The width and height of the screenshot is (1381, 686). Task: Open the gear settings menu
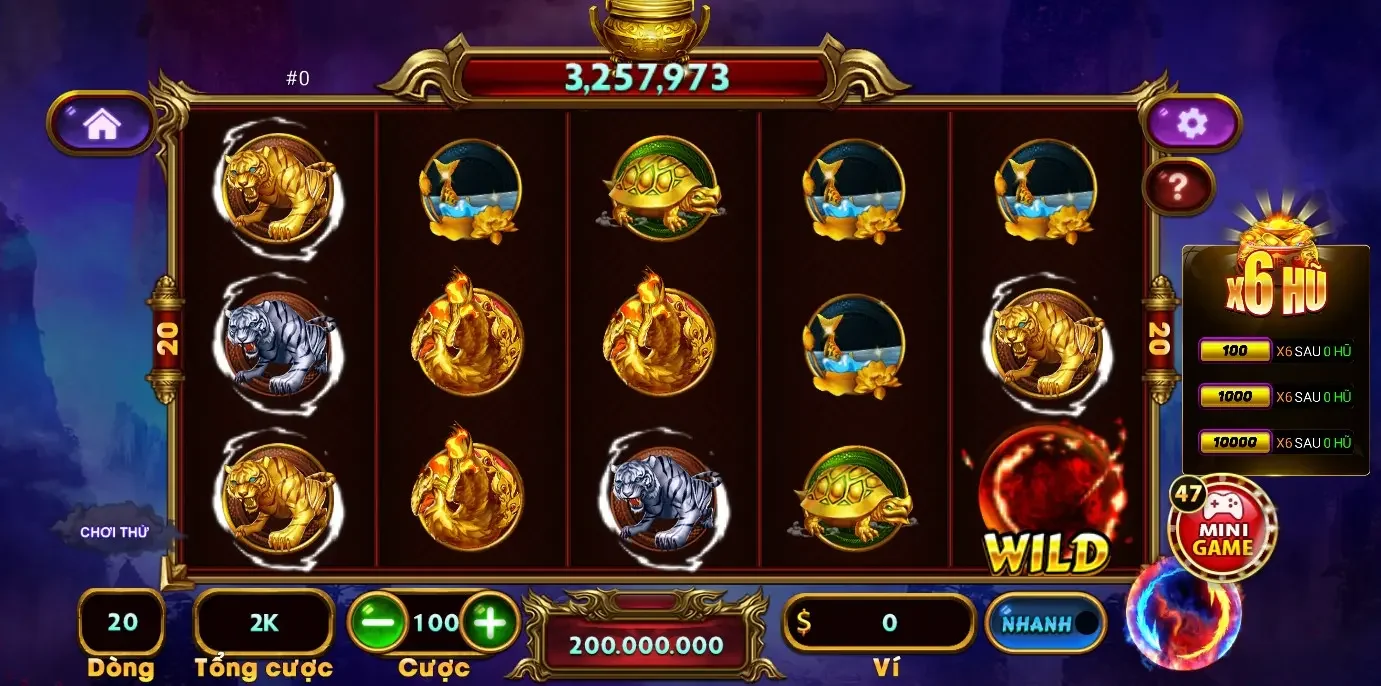tap(1192, 123)
